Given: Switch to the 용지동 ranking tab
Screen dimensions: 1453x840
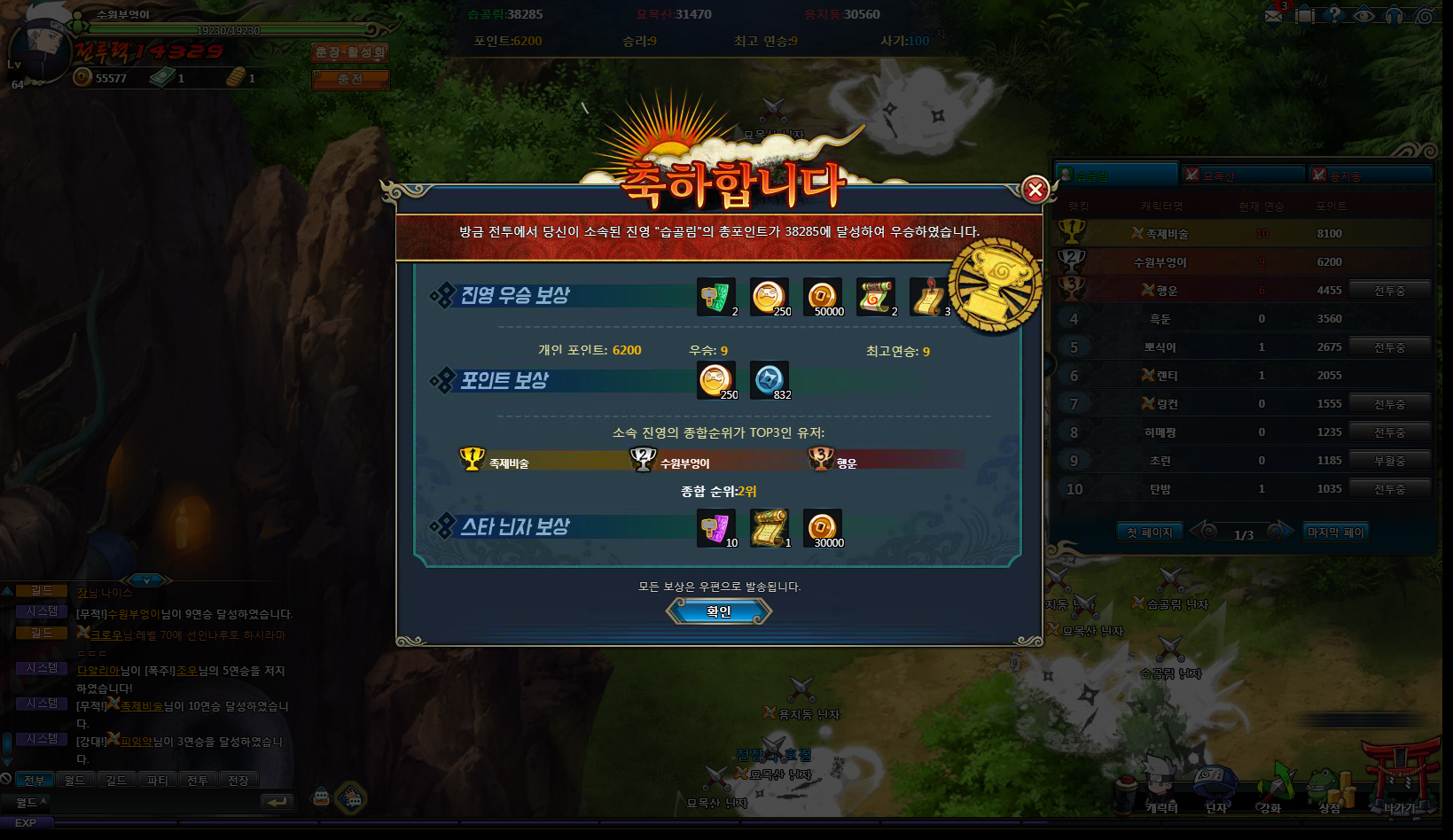Looking at the screenshot, I should tap(1371, 175).
